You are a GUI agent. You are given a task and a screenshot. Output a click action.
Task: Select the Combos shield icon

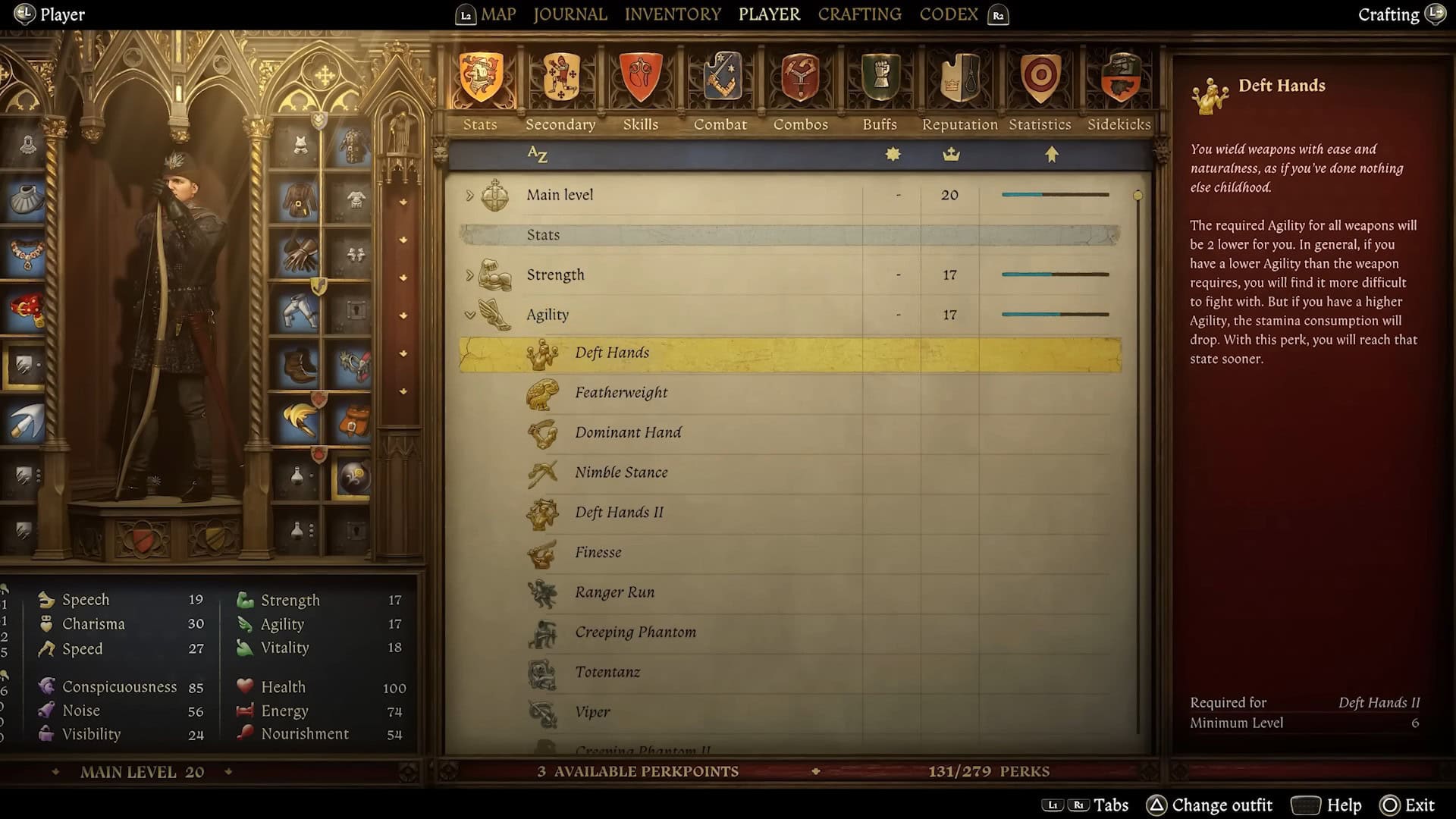click(x=800, y=76)
